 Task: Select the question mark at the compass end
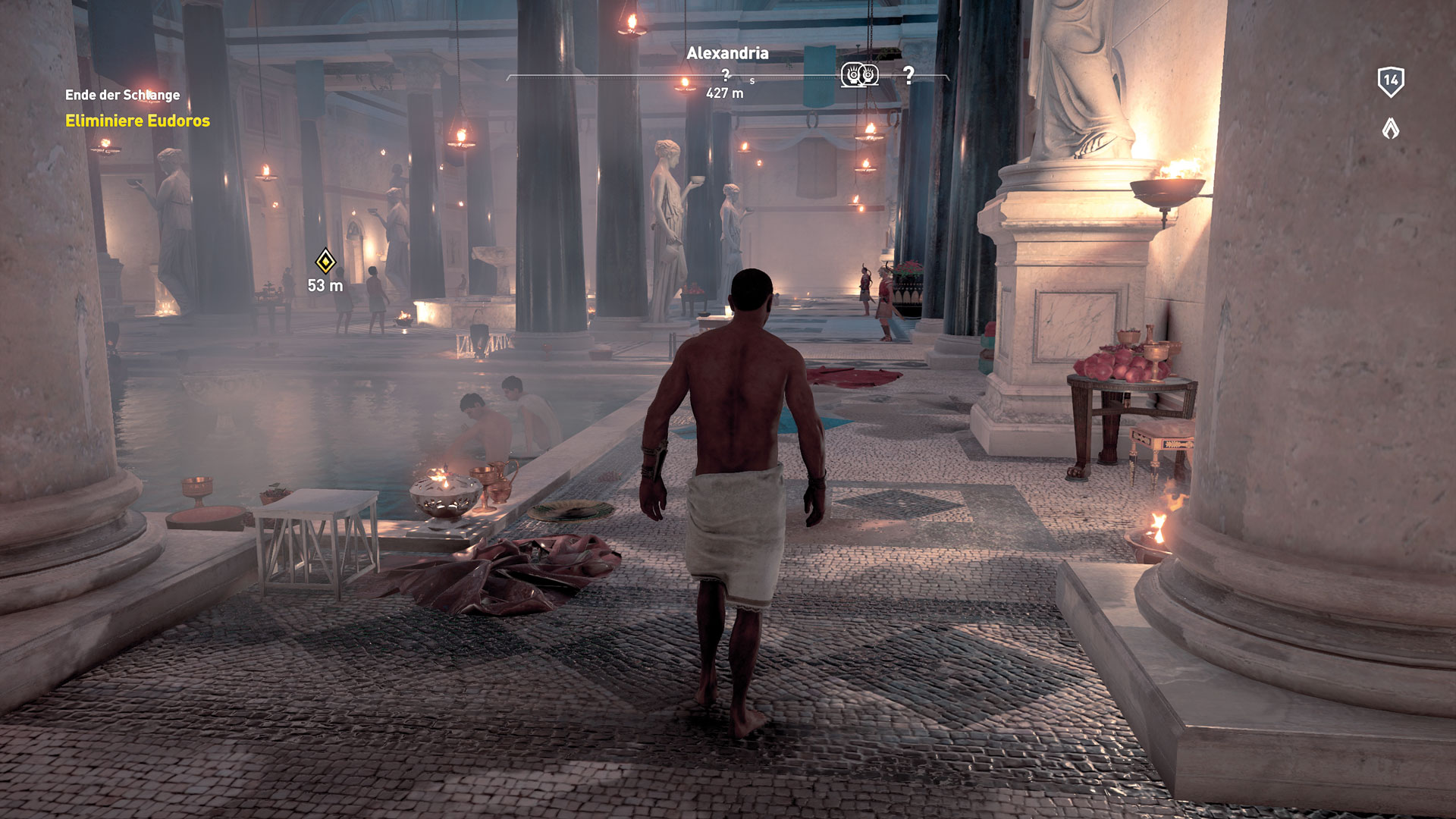click(x=908, y=74)
